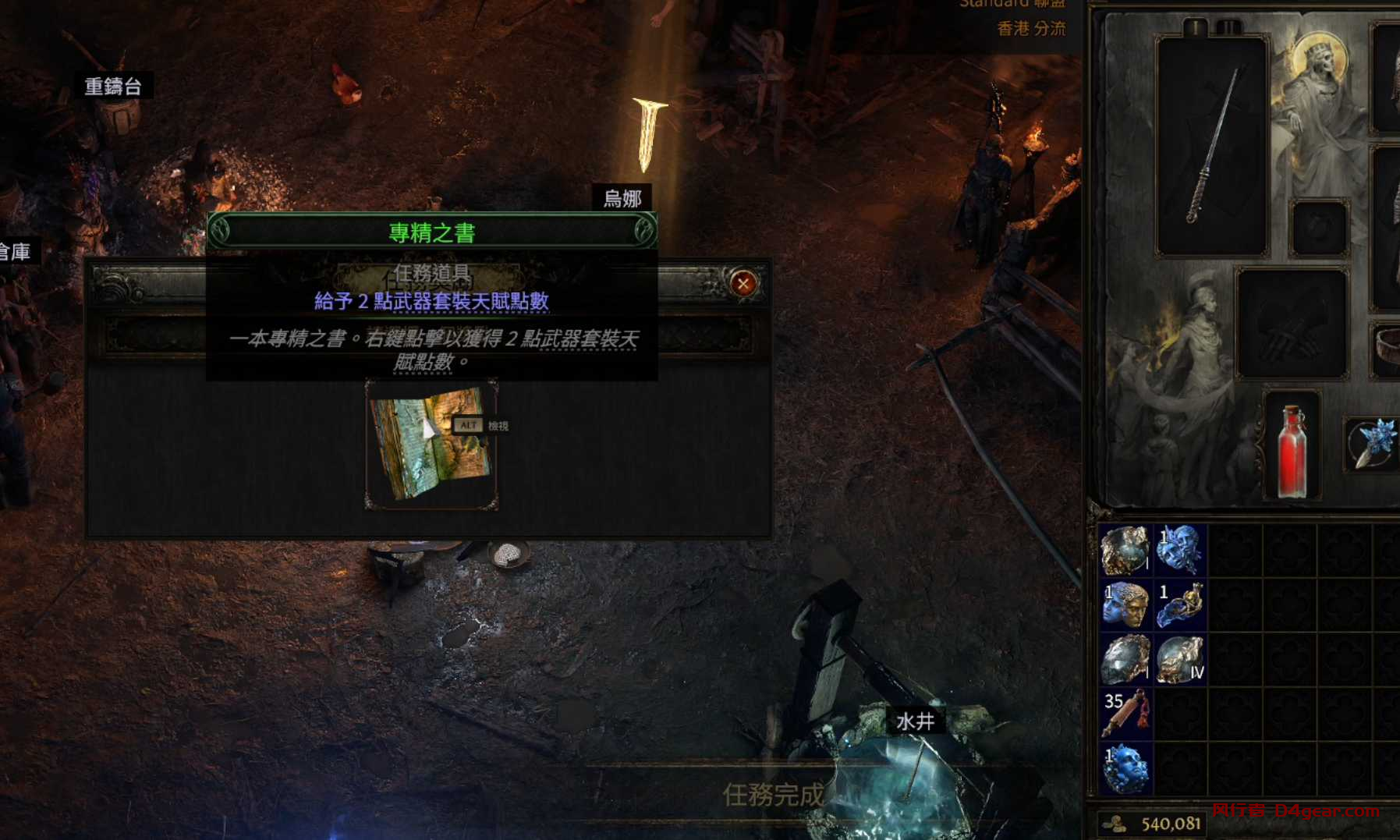Click the 水井 name label
The image size is (1400, 840).
pos(915,721)
